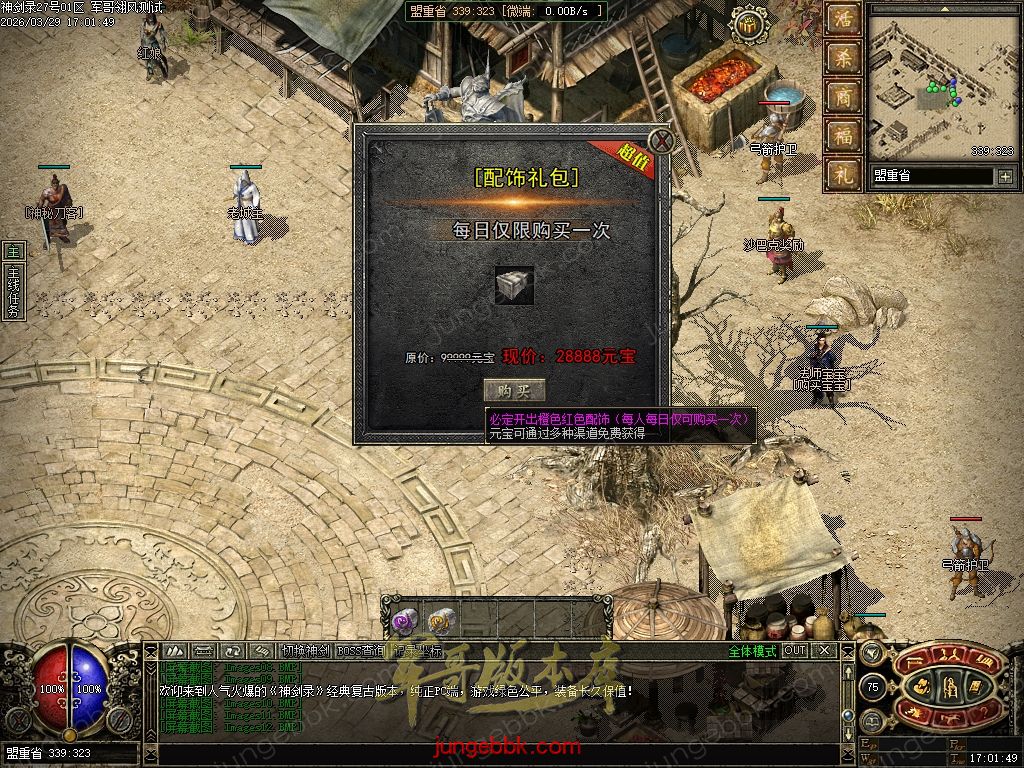Click the level 75 round indicator button
This screenshot has width=1024, height=768.
[873, 688]
